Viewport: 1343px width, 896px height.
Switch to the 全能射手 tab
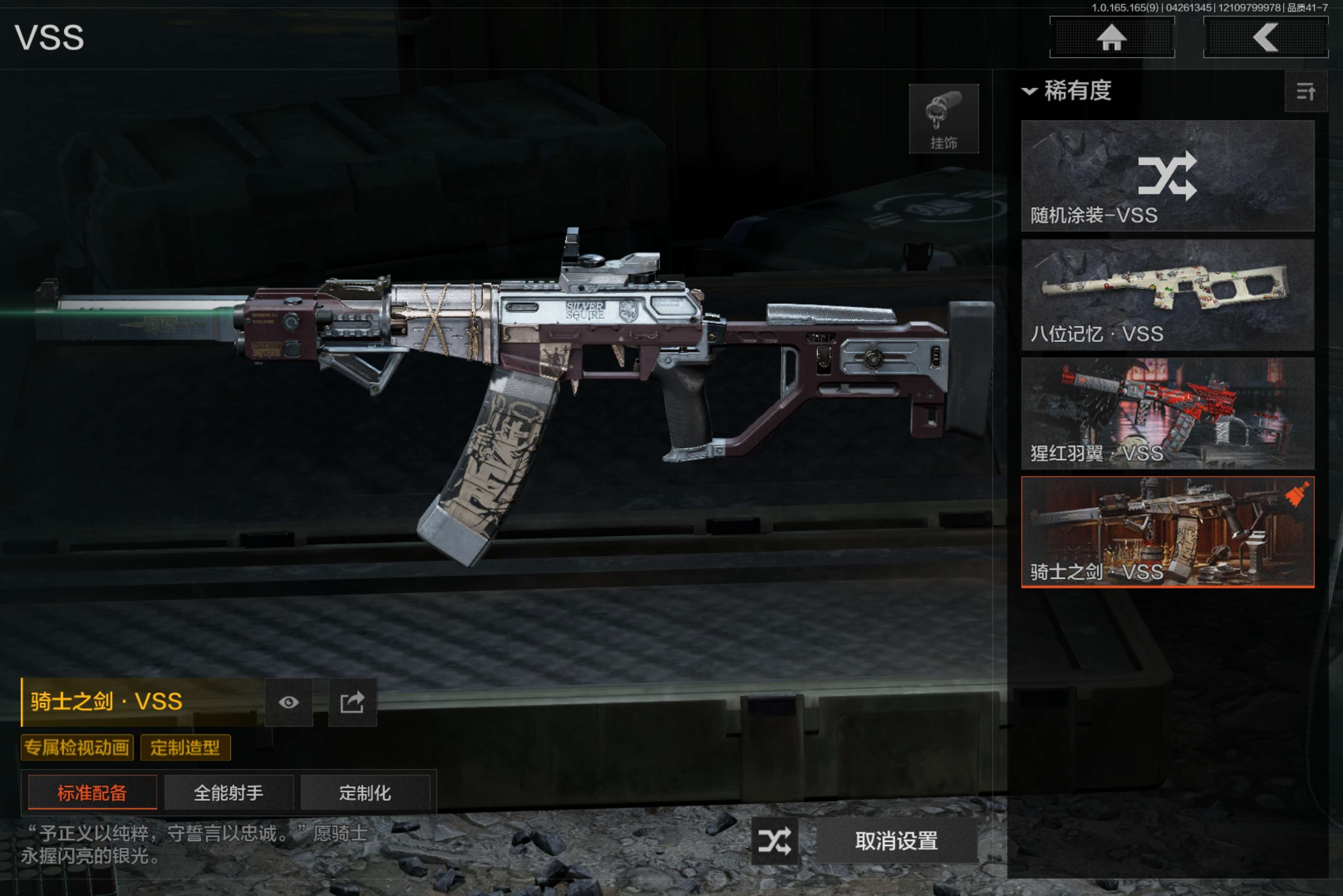point(229,792)
